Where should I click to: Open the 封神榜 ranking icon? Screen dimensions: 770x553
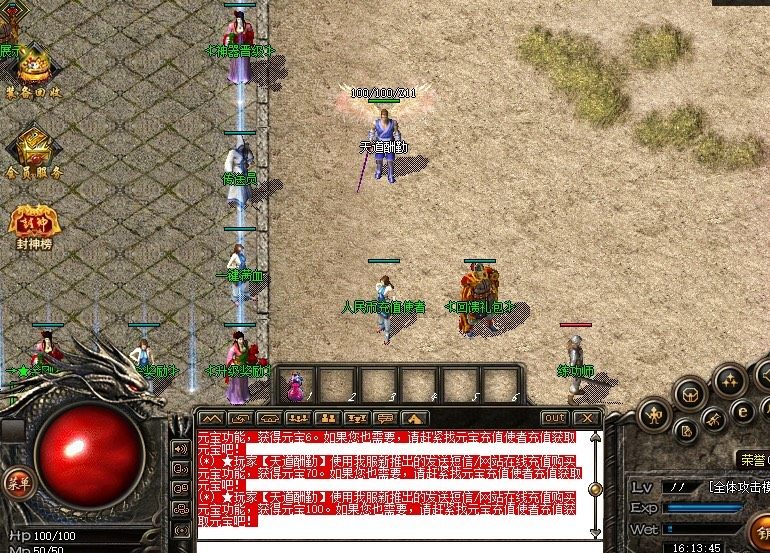pyautogui.click(x=31, y=226)
